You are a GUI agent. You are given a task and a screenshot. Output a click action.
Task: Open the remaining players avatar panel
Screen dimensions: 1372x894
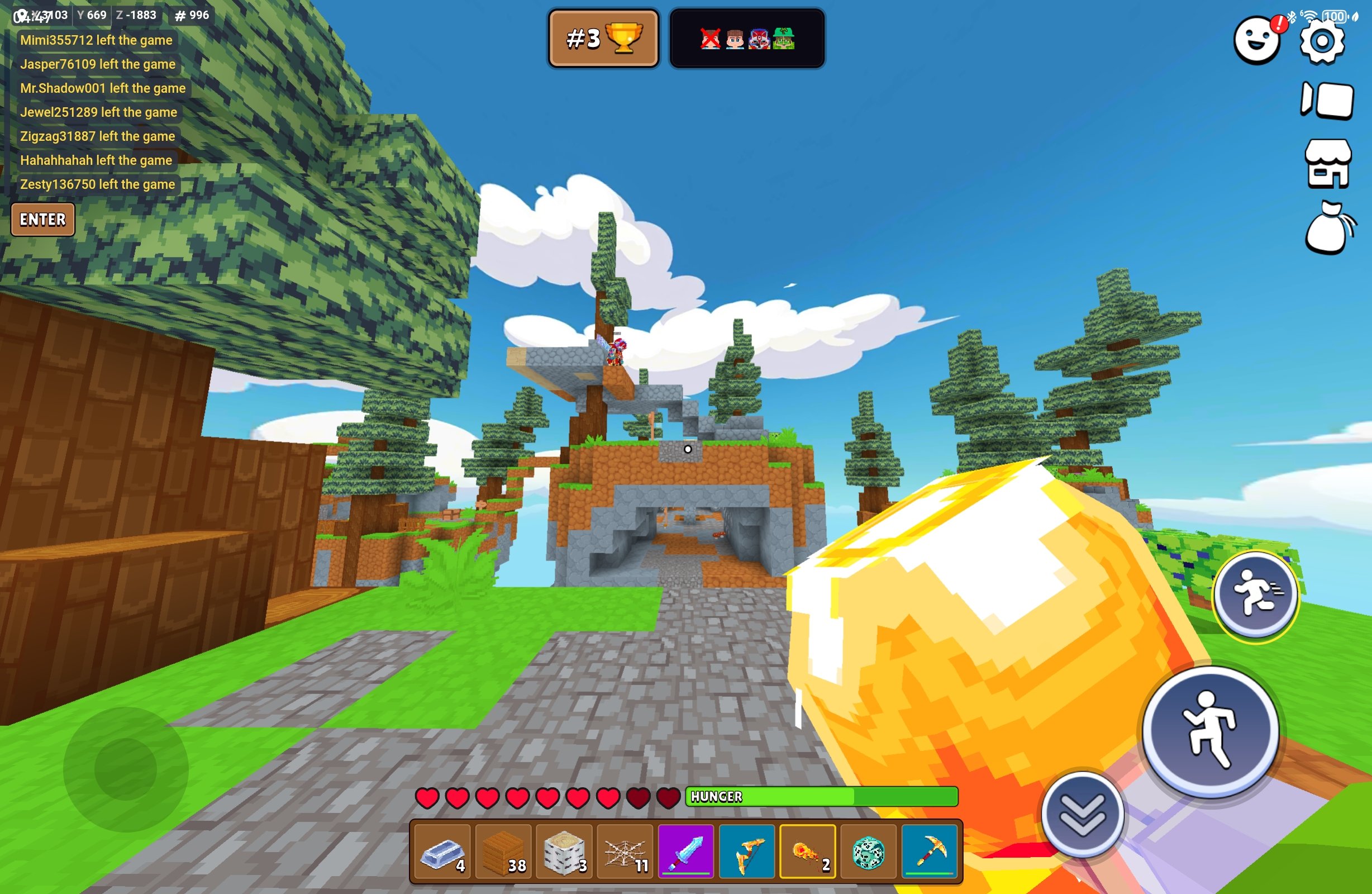[x=747, y=39]
